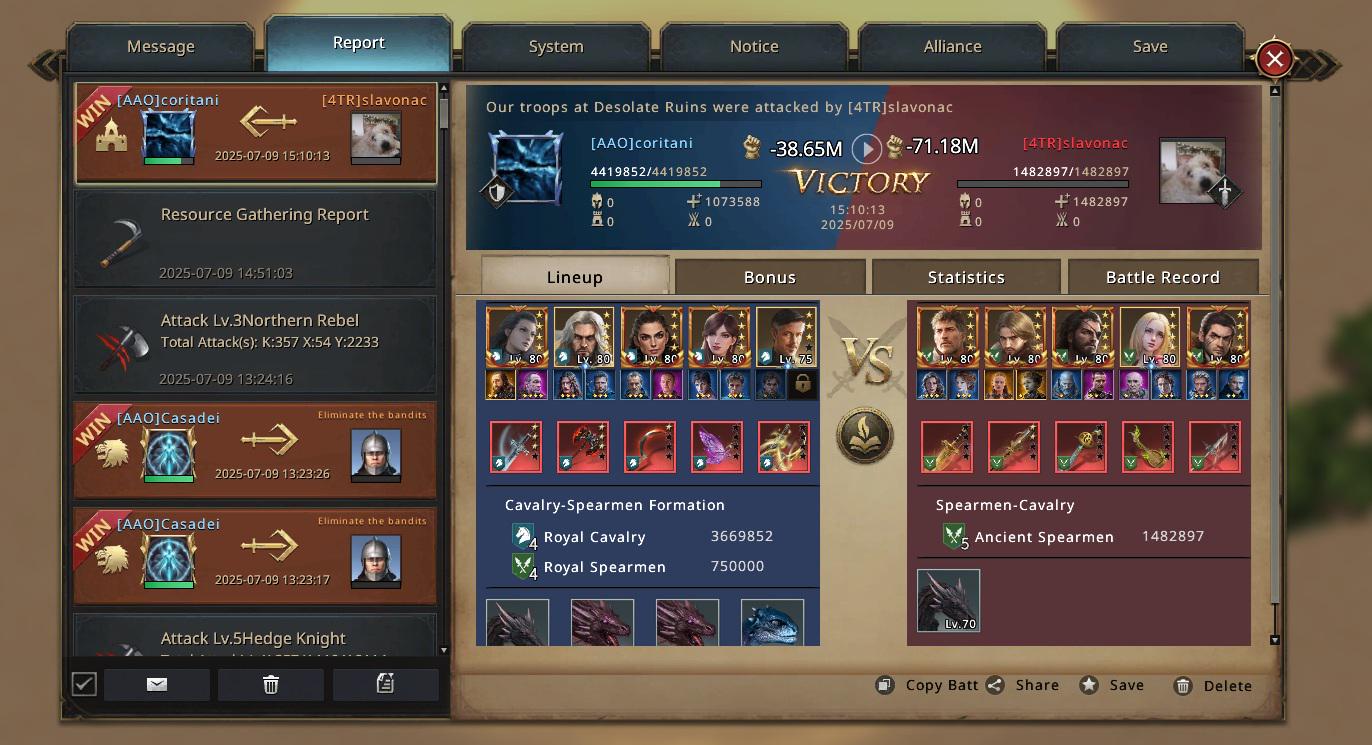The width and height of the screenshot is (1372, 745).
Task: Open the Battle Record tab
Action: (1162, 277)
